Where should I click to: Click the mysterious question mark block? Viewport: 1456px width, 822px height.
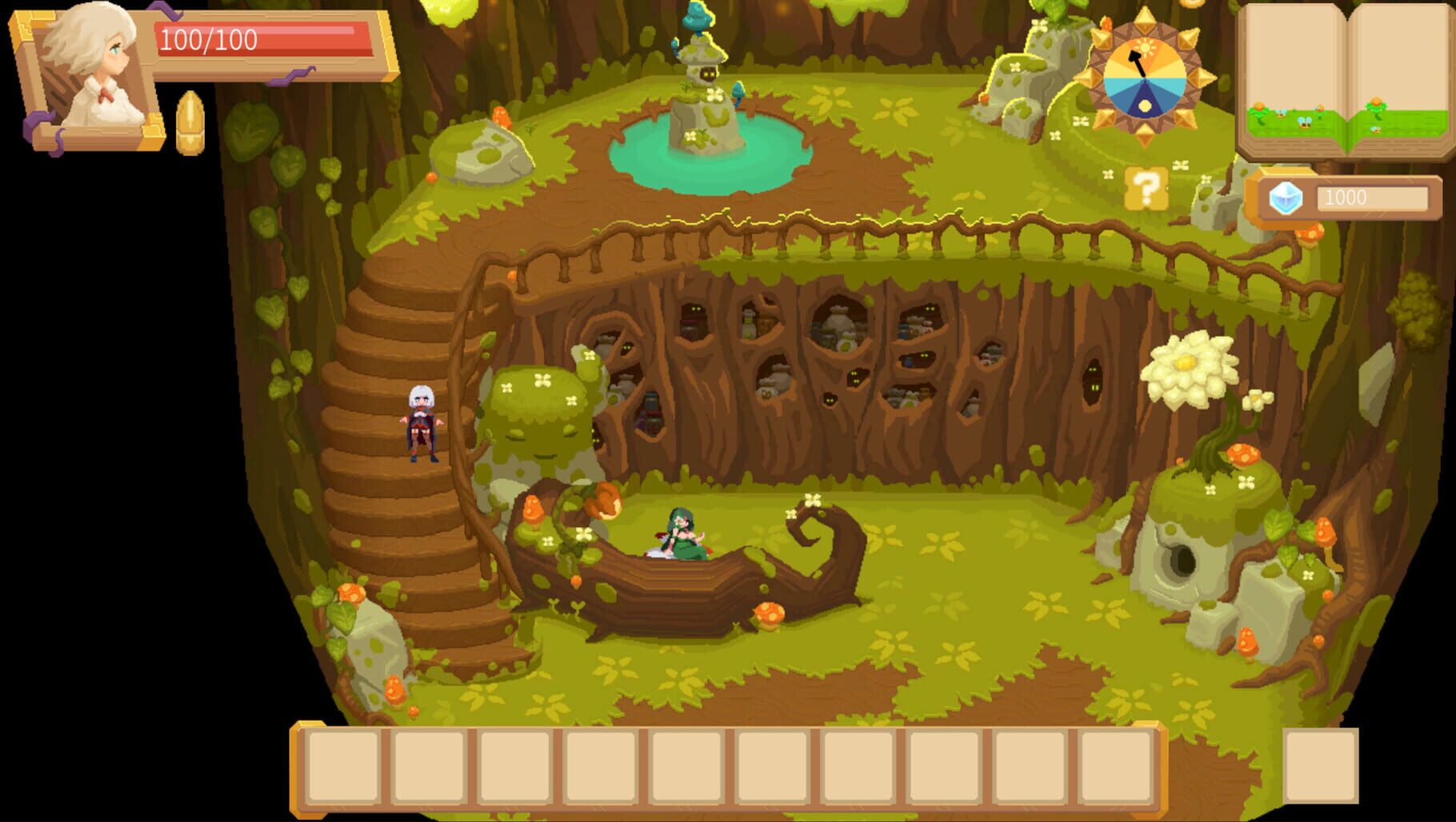click(1146, 190)
